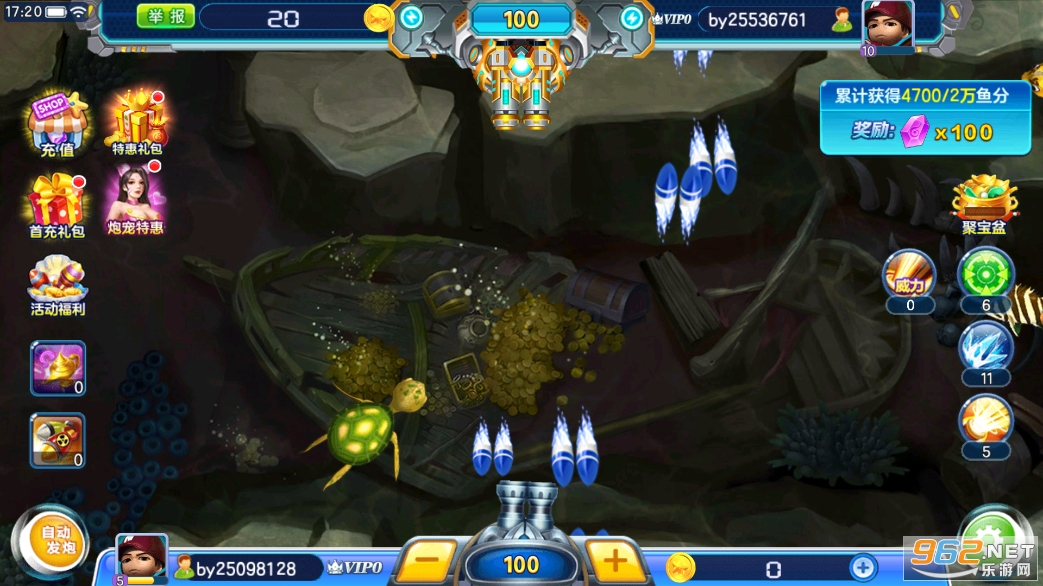Increase cannon bet with the plus button
The height and width of the screenshot is (586, 1043).
pos(613,561)
